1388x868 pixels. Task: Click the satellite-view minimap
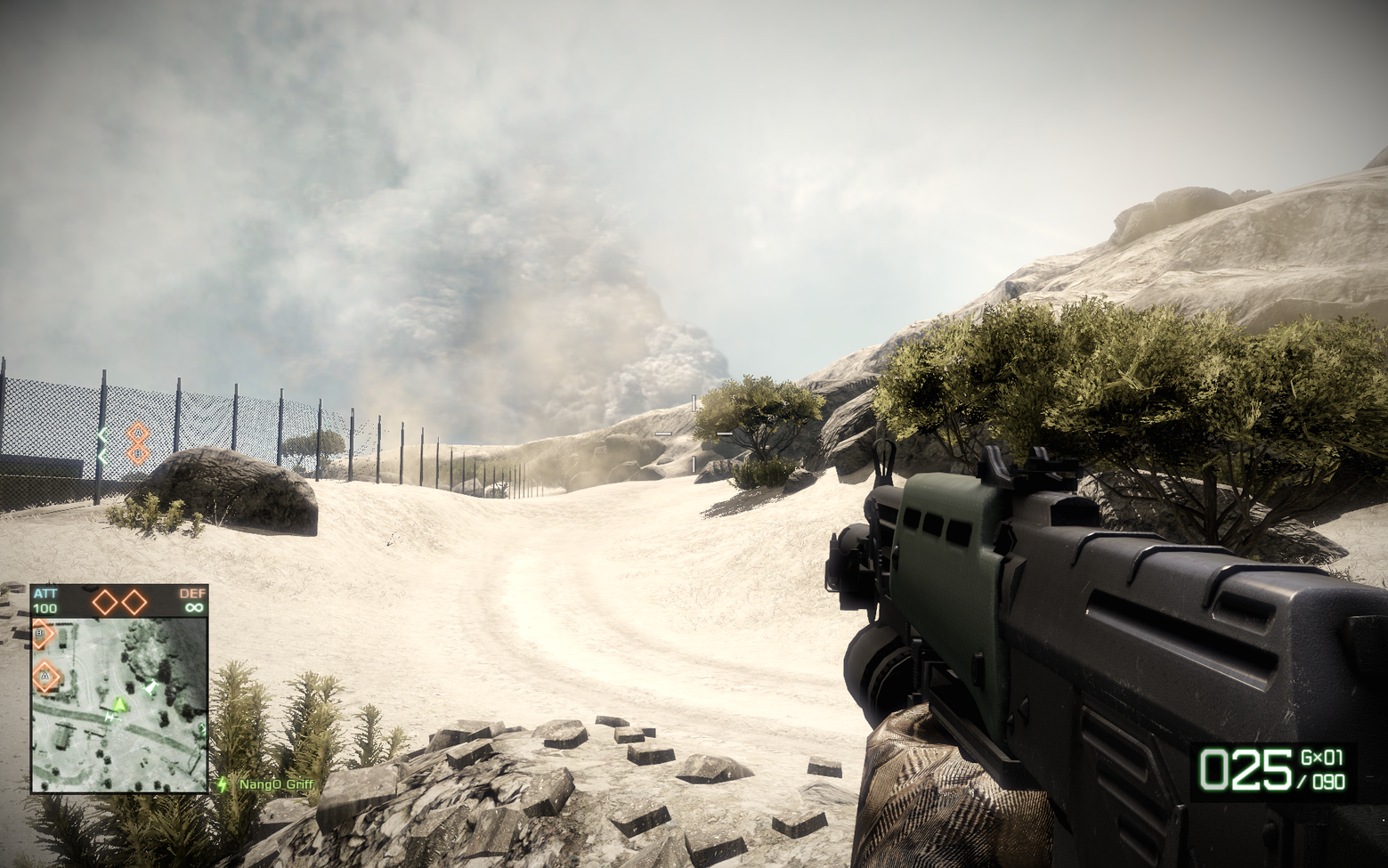coord(119,703)
